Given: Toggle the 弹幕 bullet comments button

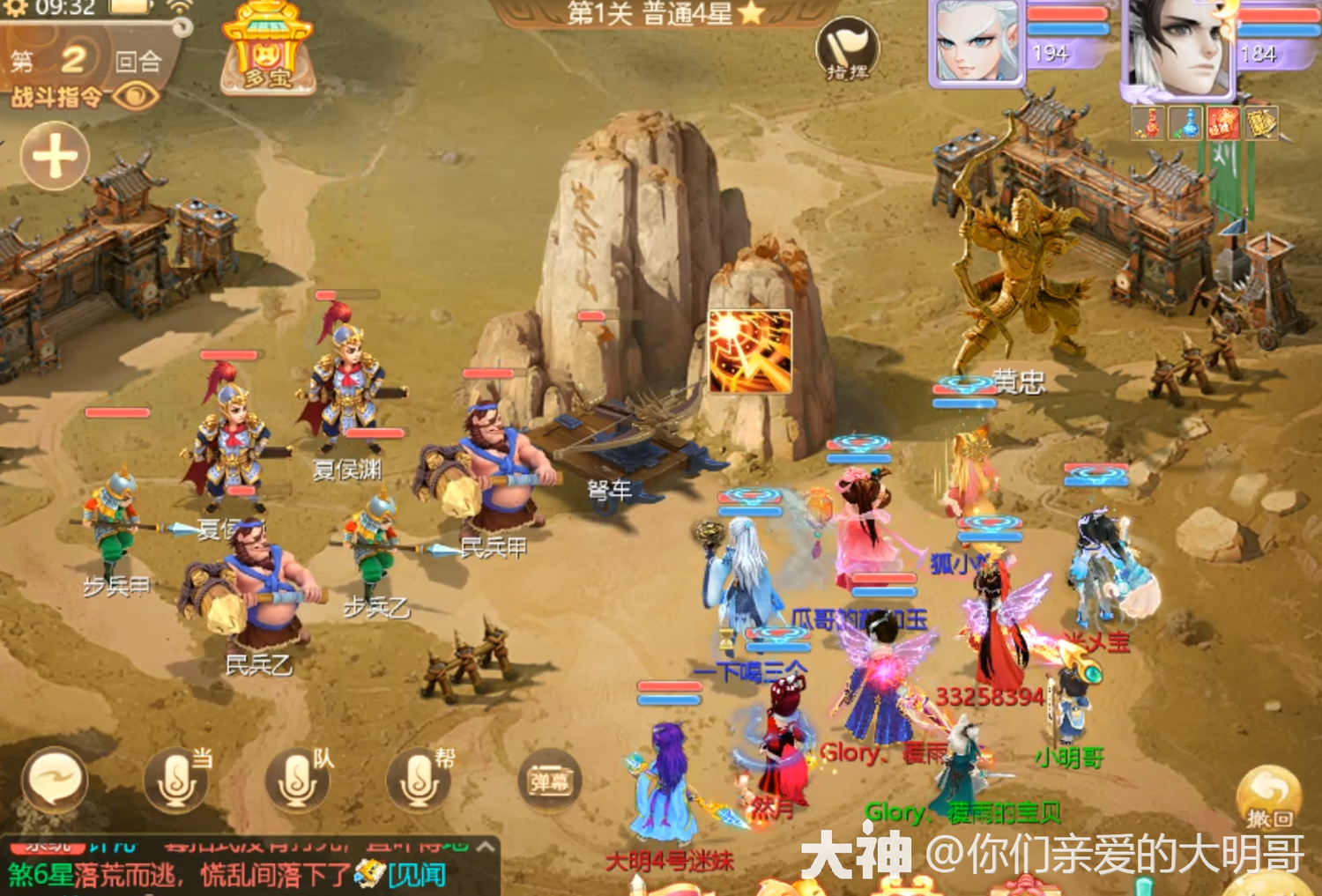Looking at the screenshot, I should pyautogui.click(x=549, y=781).
